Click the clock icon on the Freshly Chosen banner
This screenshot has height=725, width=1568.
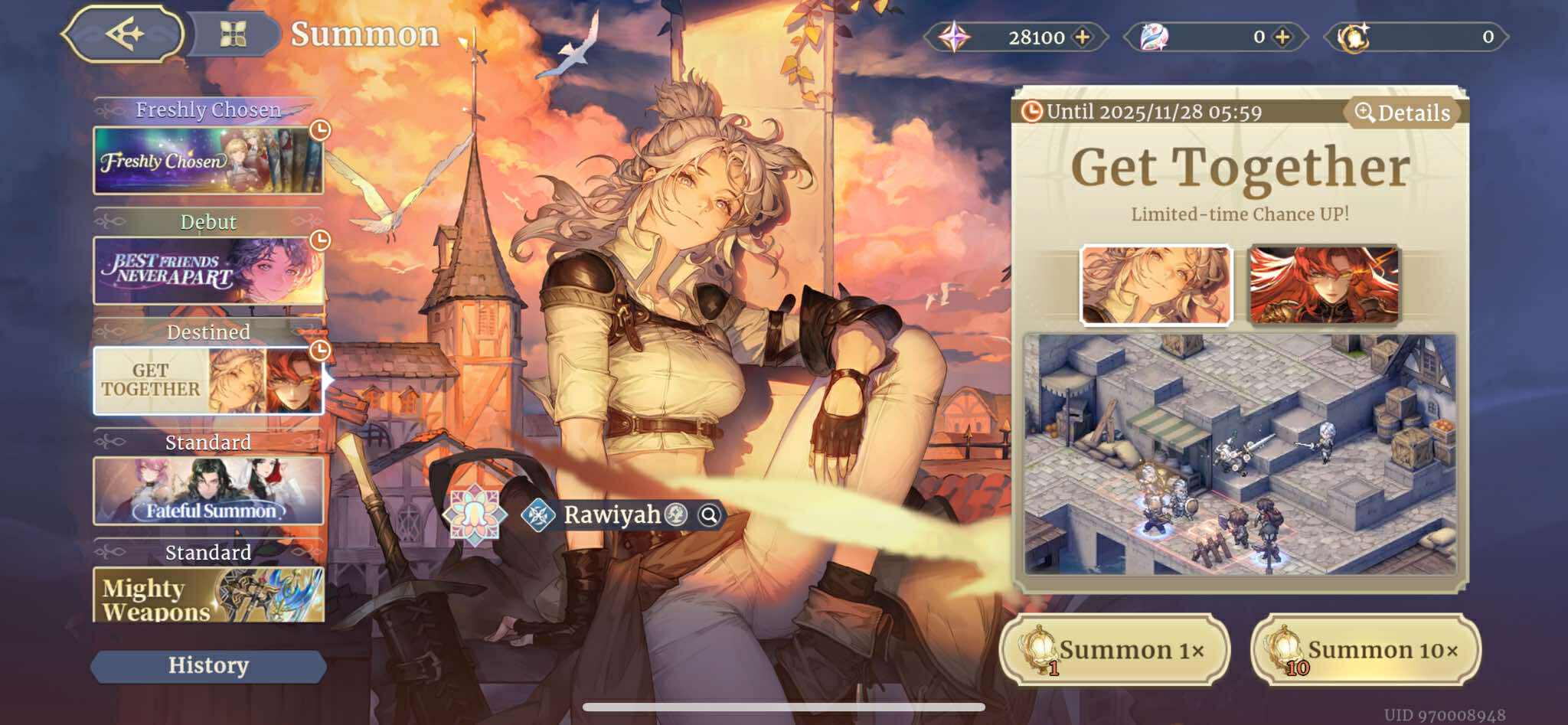[319, 130]
